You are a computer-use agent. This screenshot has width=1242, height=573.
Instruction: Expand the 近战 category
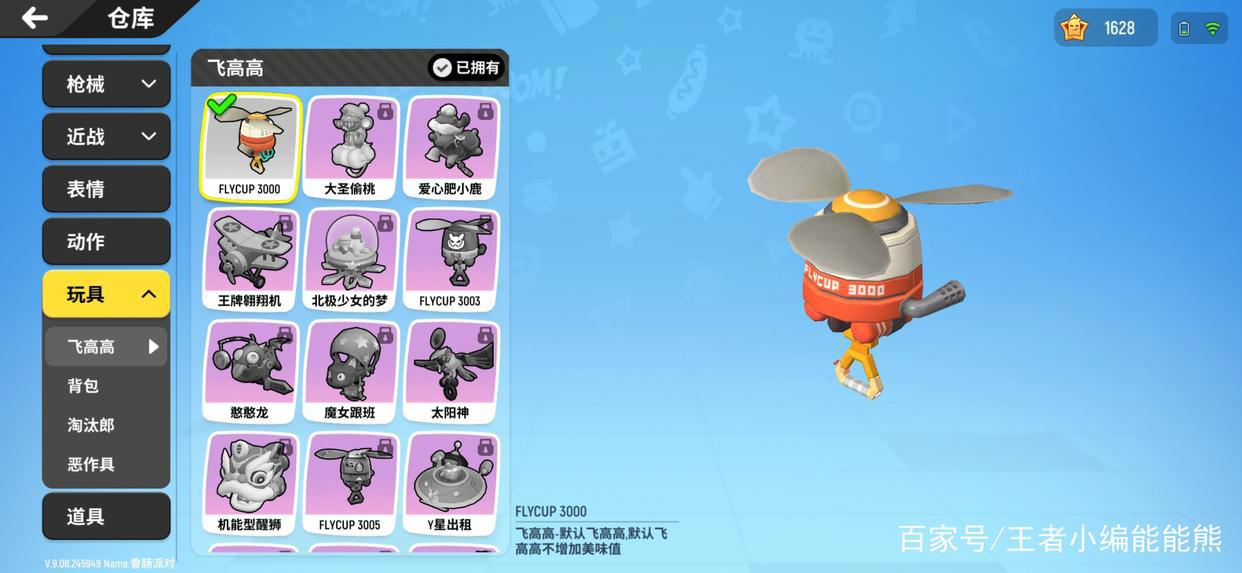click(x=106, y=137)
